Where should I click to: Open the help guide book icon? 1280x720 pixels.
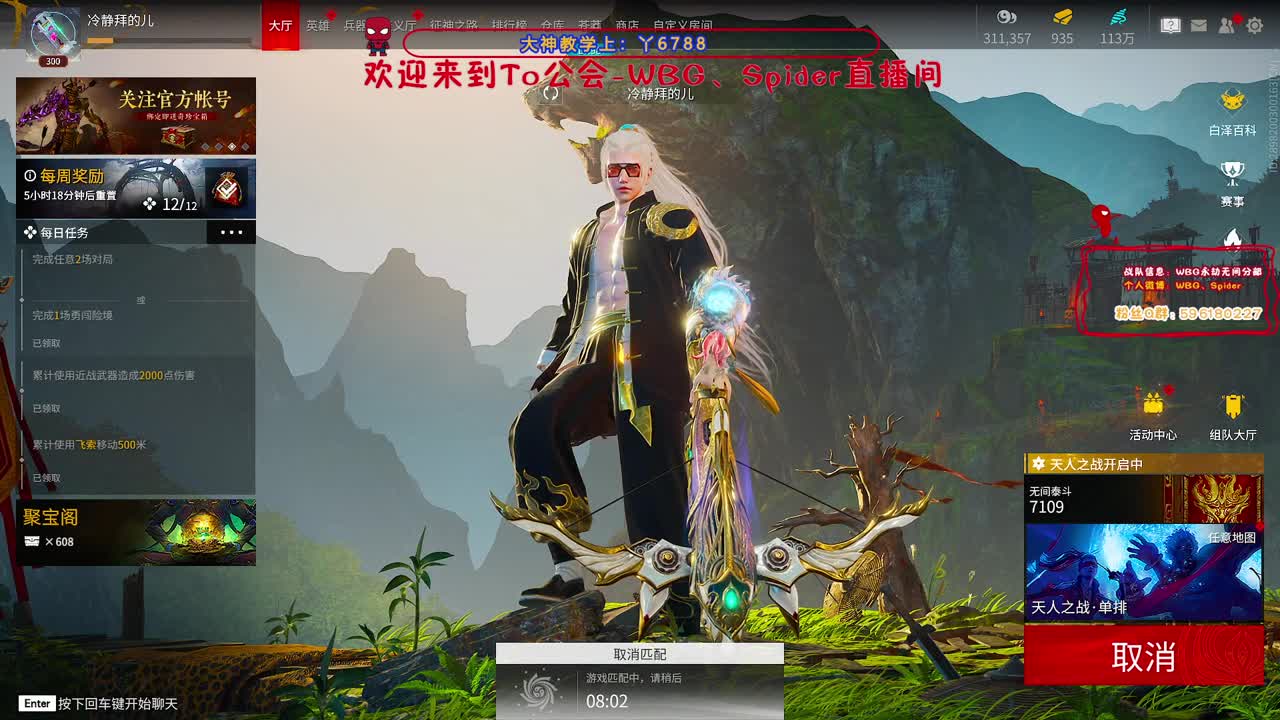point(1171,26)
